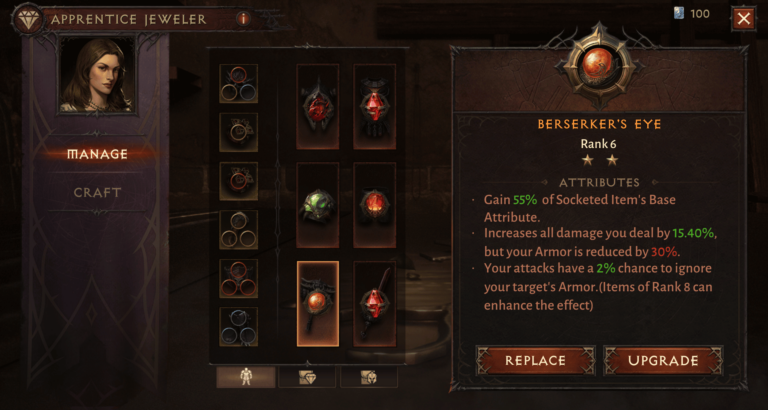The width and height of the screenshot is (768, 410).
Task: Select the green skull gem slot
Action: 318,205
